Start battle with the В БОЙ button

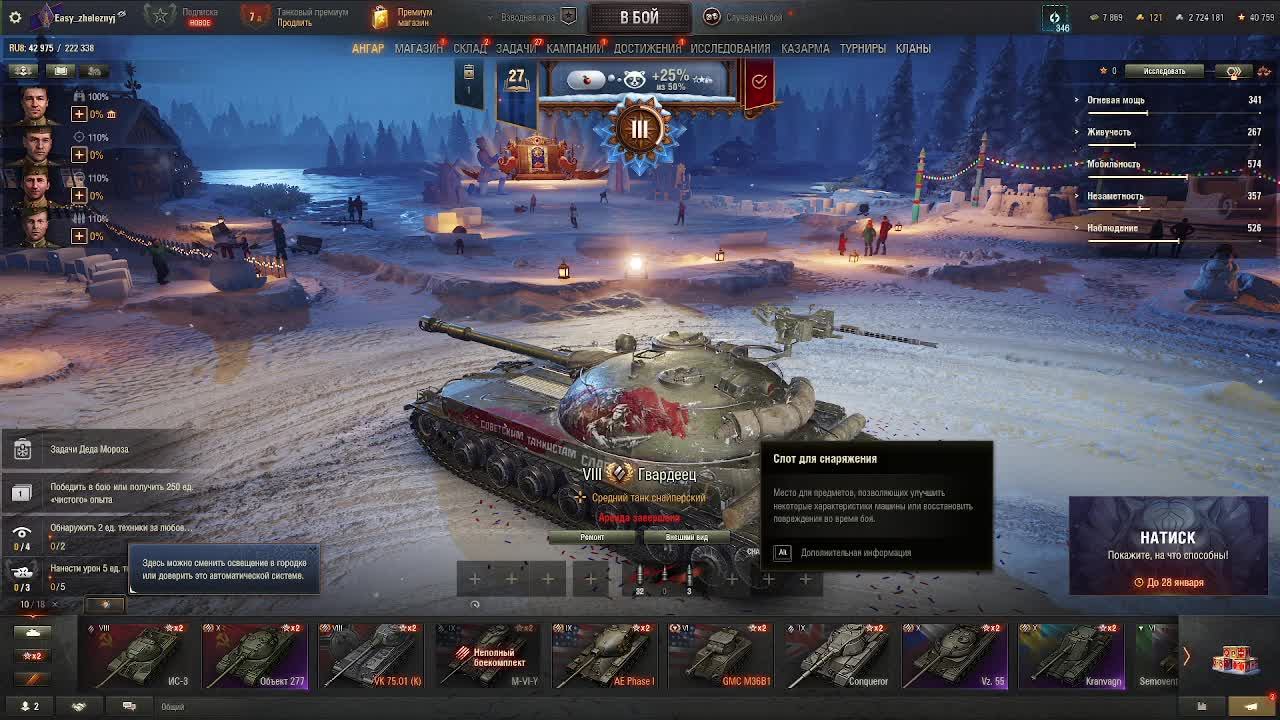coord(638,17)
